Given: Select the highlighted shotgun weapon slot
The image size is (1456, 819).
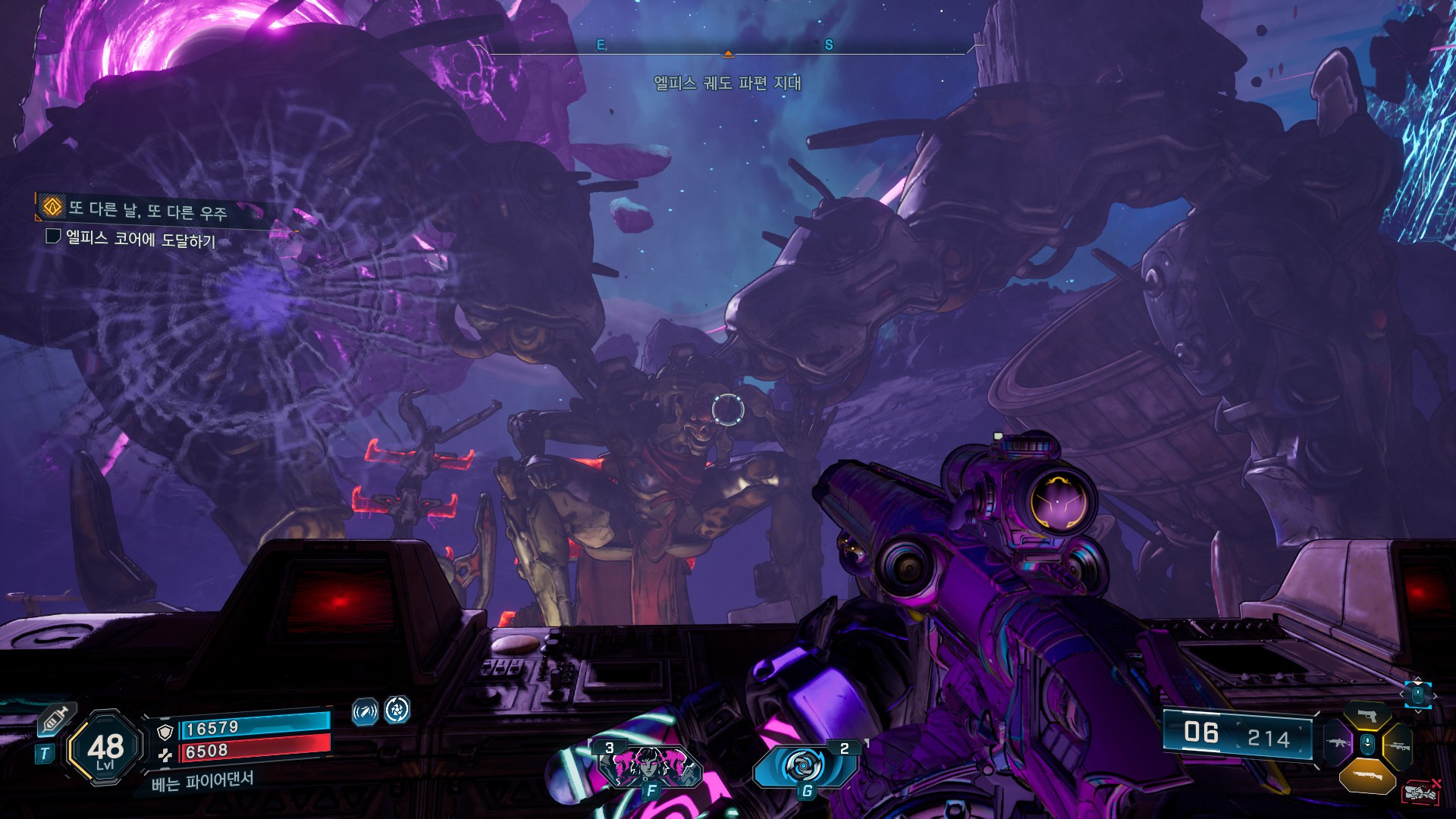Looking at the screenshot, I should click(x=1367, y=776).
